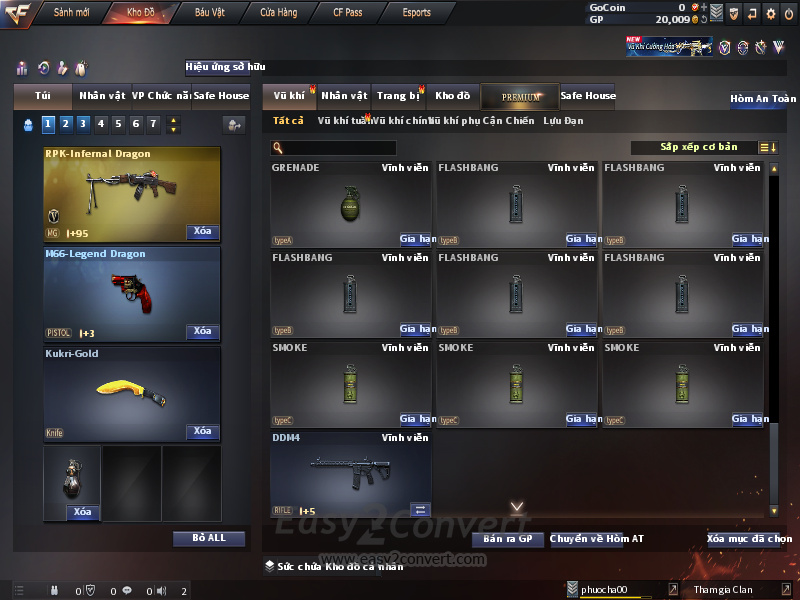The width and height of the screenshot is (800, 600).
Task: Open the Sảnh mới lobby tab
Action: pyautogui.click(x=71, y=13)
